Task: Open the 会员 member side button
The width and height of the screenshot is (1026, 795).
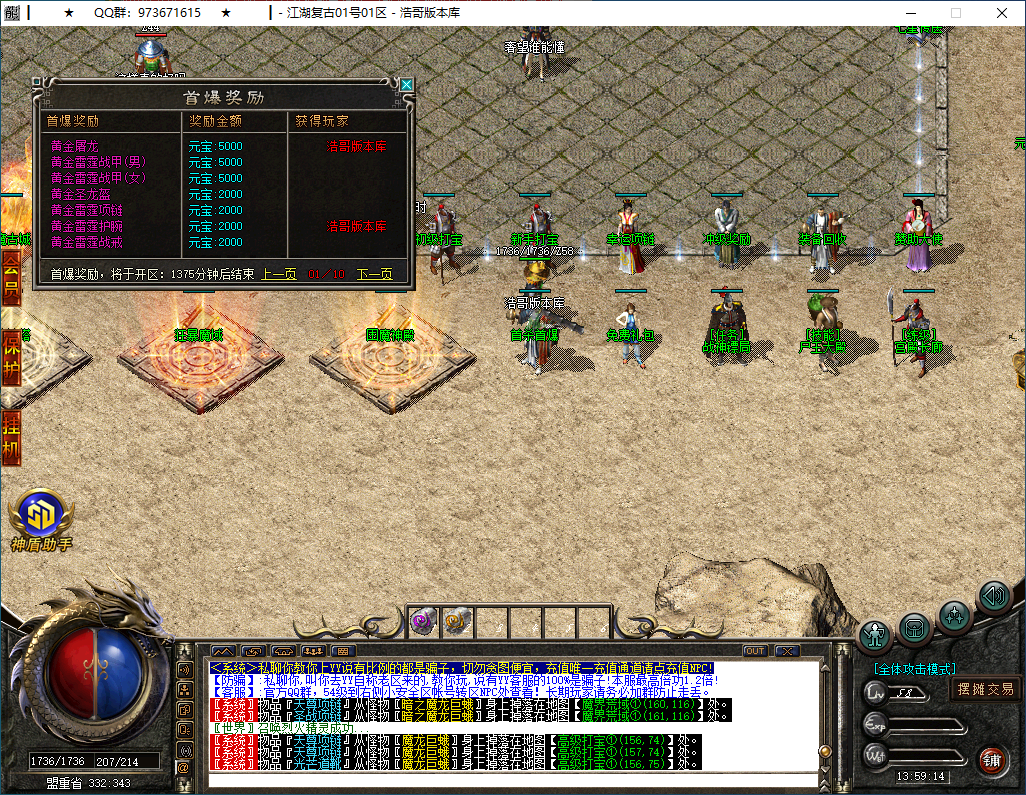Action: point(11,277)
